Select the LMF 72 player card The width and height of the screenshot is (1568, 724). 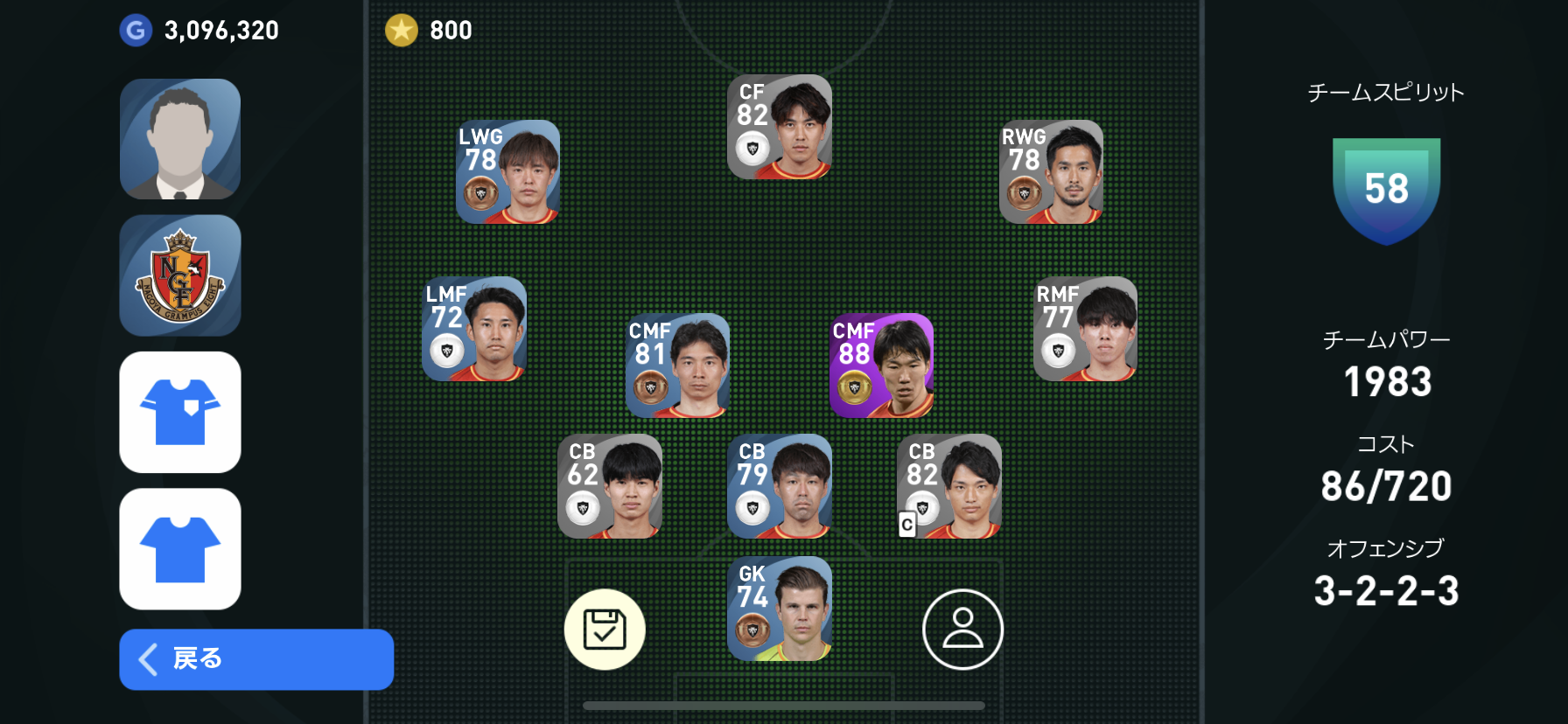(474, 329)
